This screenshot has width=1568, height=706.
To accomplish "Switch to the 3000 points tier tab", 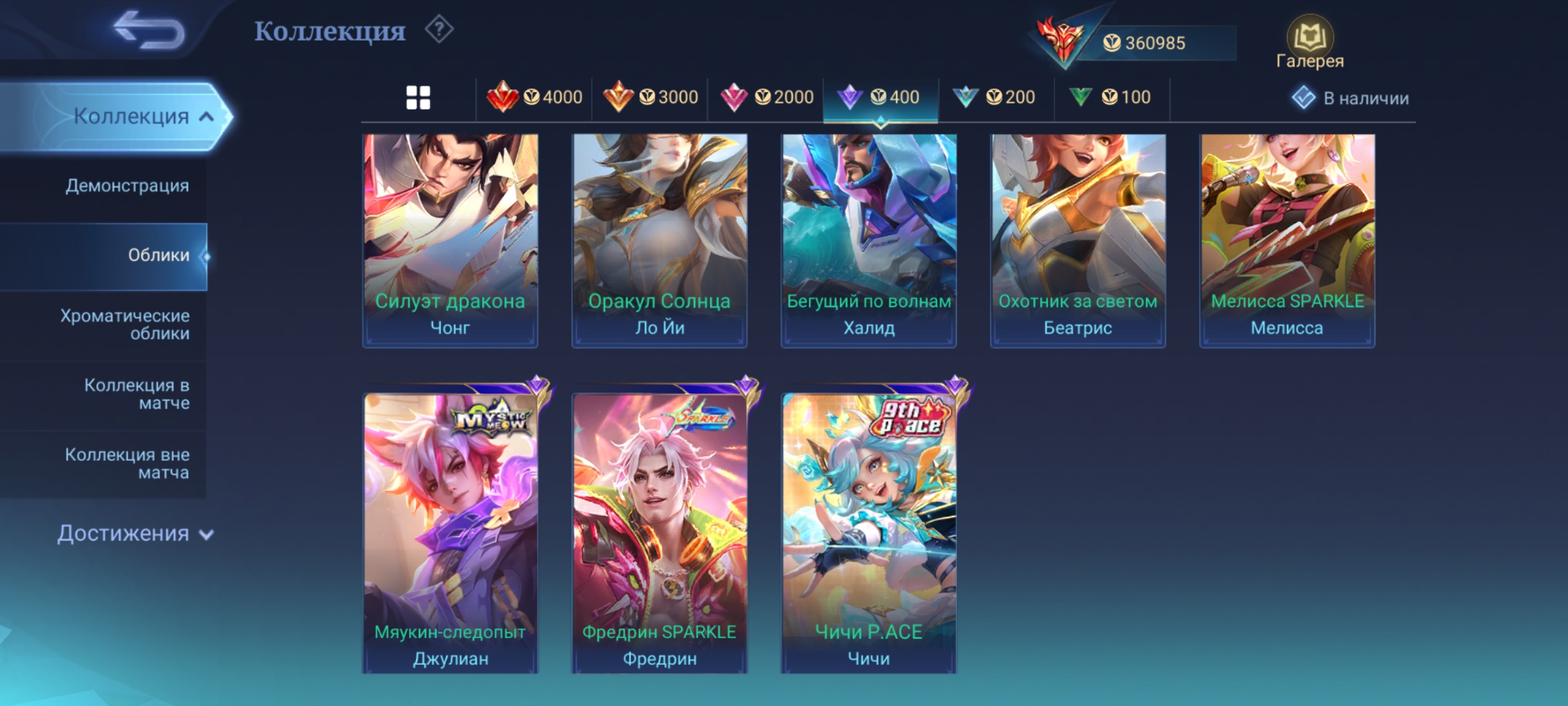I will pyautogui.click(x=650, y=98).
